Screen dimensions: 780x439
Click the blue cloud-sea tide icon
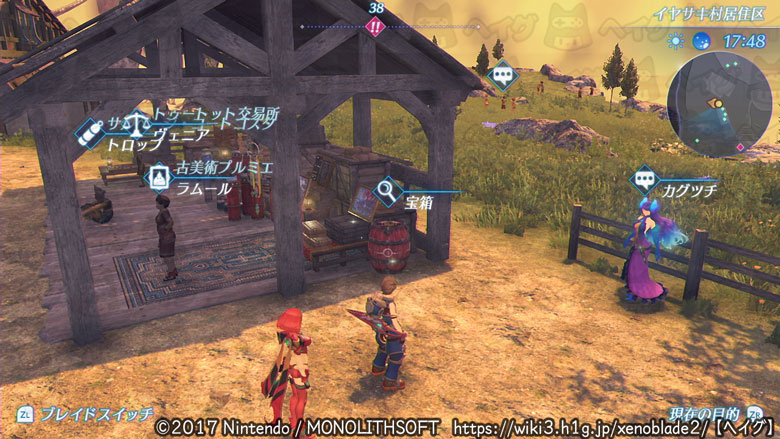pyautogui.click(x=701, y=41)
